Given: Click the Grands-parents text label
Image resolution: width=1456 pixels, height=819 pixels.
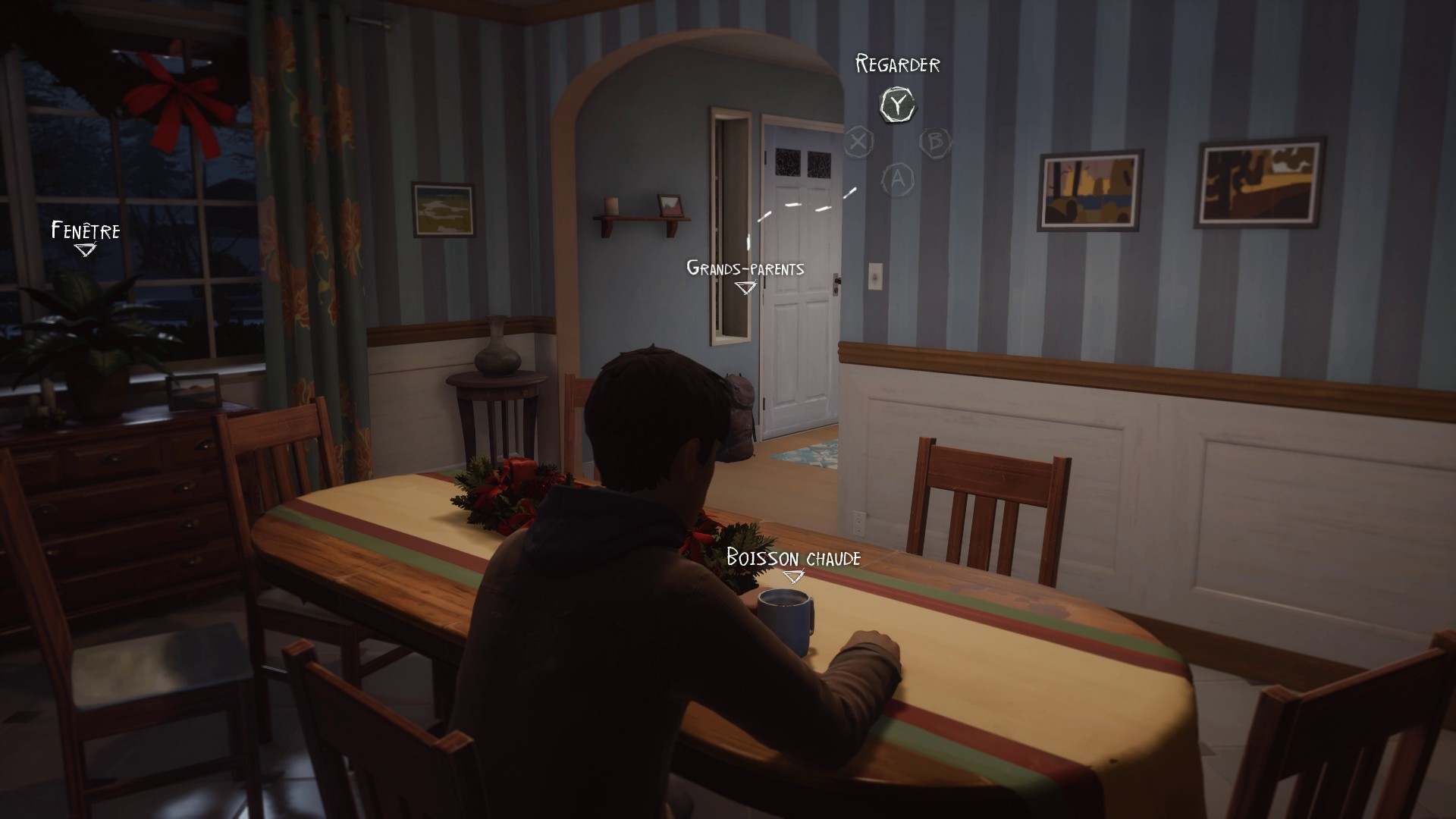Looking at the screenshot, I should tap(745, 268).
